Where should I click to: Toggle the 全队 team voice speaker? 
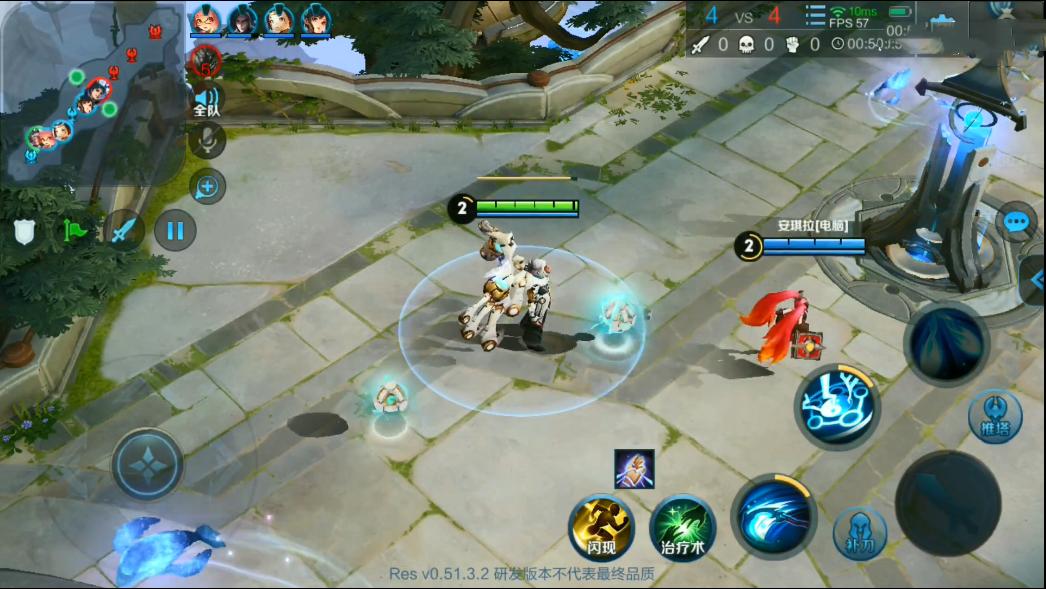click(x=207, y=100)
